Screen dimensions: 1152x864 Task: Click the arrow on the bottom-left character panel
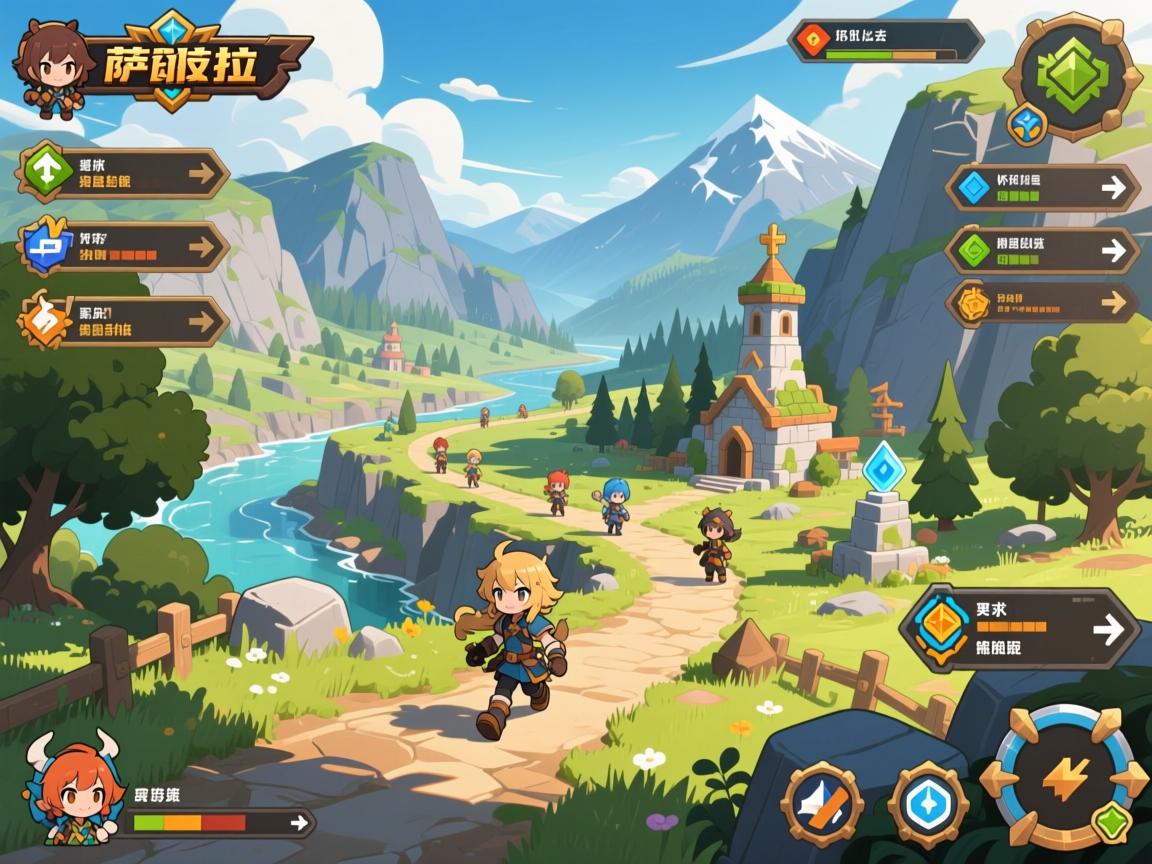[x=297, y=822]
